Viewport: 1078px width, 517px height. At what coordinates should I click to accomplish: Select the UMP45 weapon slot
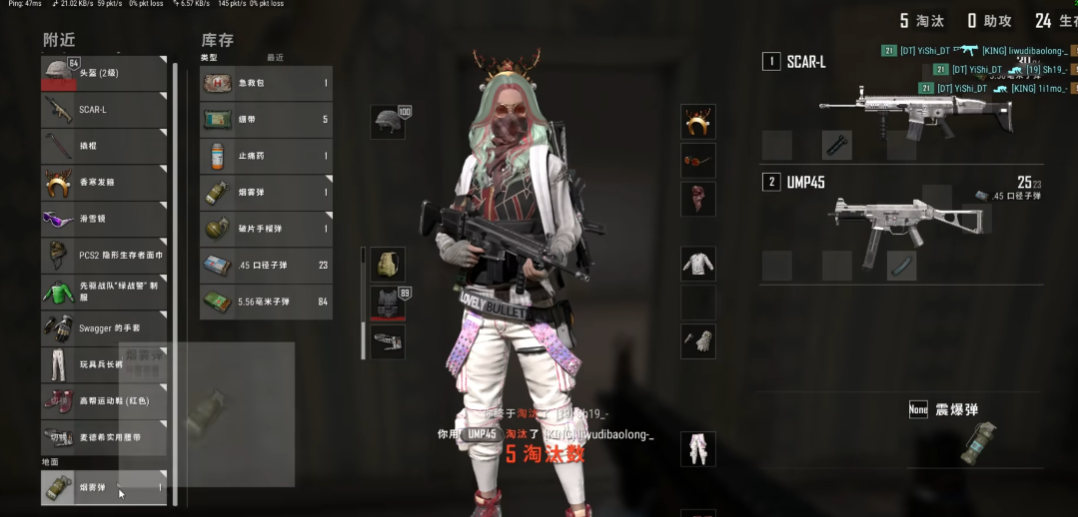[900, 217]
